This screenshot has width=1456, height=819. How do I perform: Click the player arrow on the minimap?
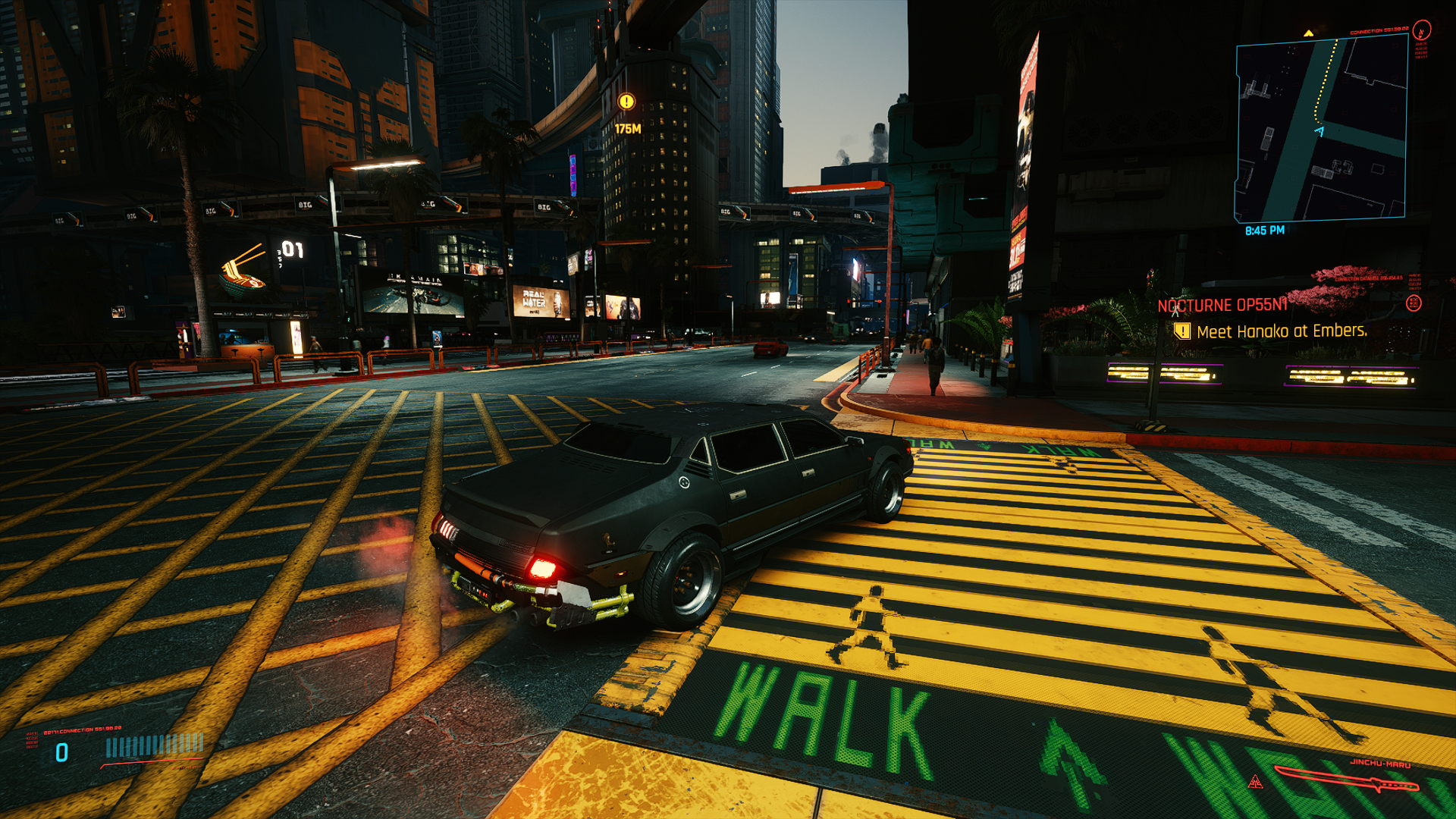click(x=1319, y=131)
